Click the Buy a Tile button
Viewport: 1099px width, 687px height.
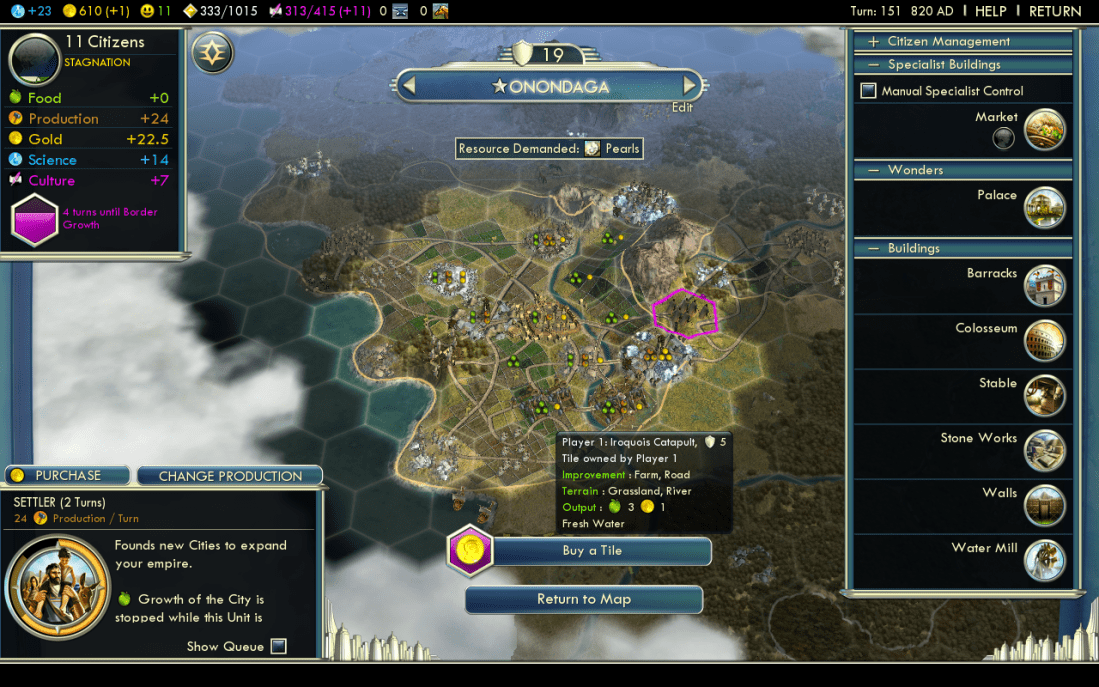coord(592,551)
